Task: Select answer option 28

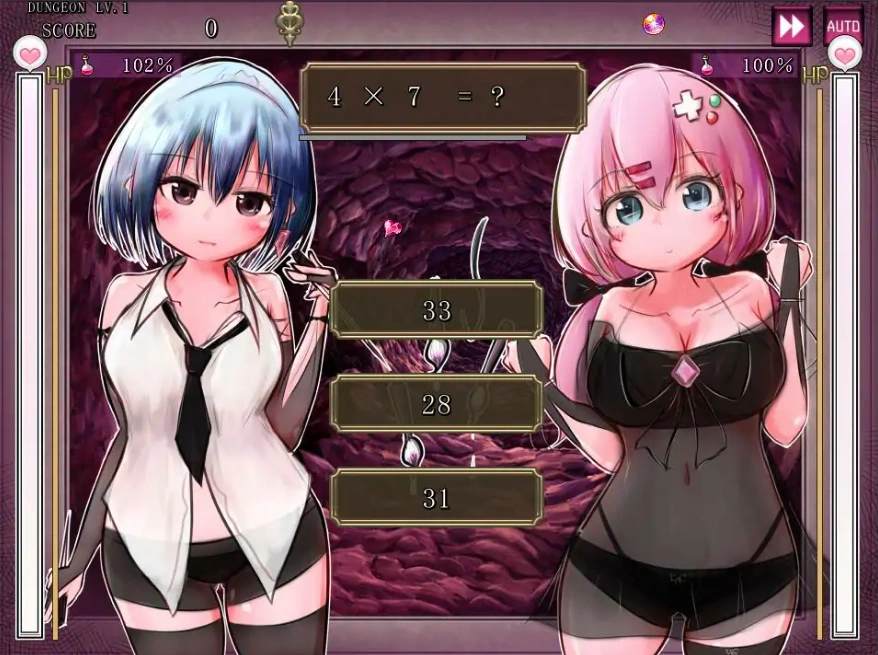Action: [x=437, y=404]
